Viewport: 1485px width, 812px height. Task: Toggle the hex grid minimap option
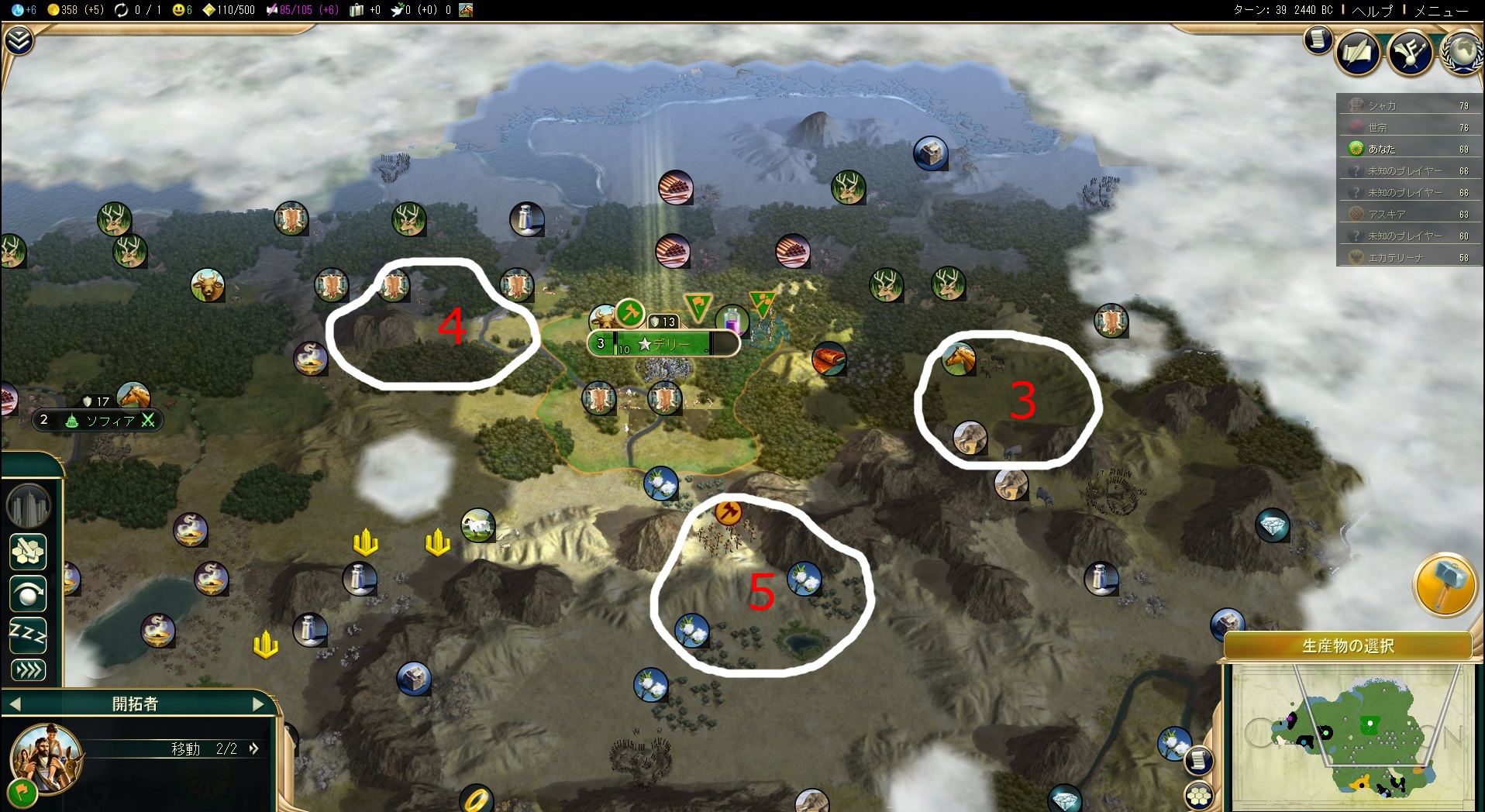[1199, 796]
